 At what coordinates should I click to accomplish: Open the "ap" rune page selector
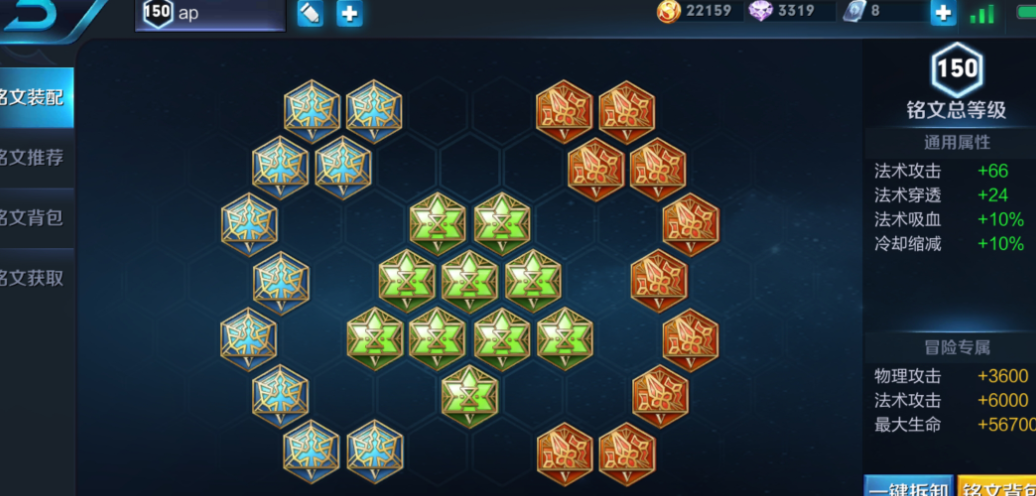[x=210, y=14]
